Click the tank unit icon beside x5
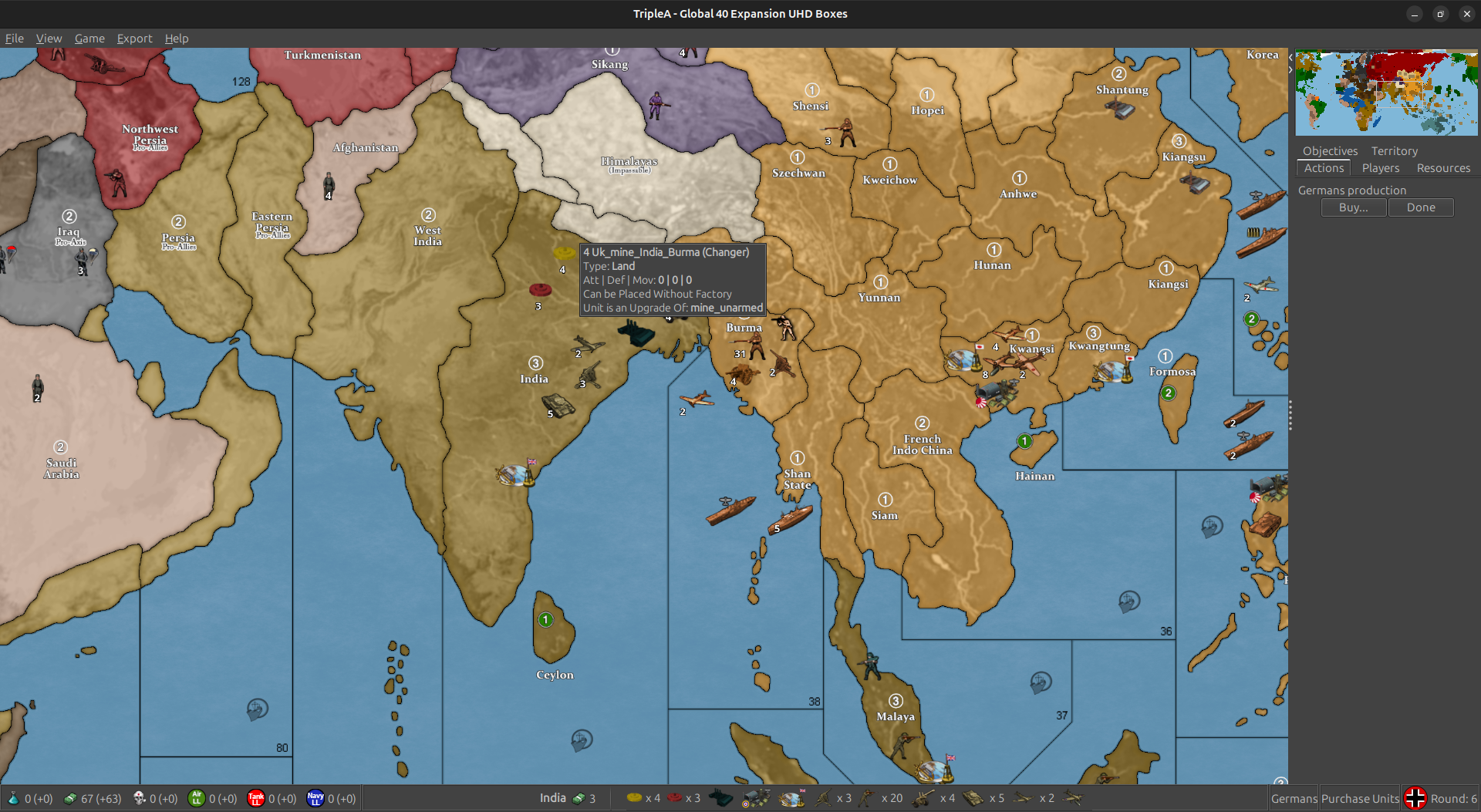 pos(972,798)
